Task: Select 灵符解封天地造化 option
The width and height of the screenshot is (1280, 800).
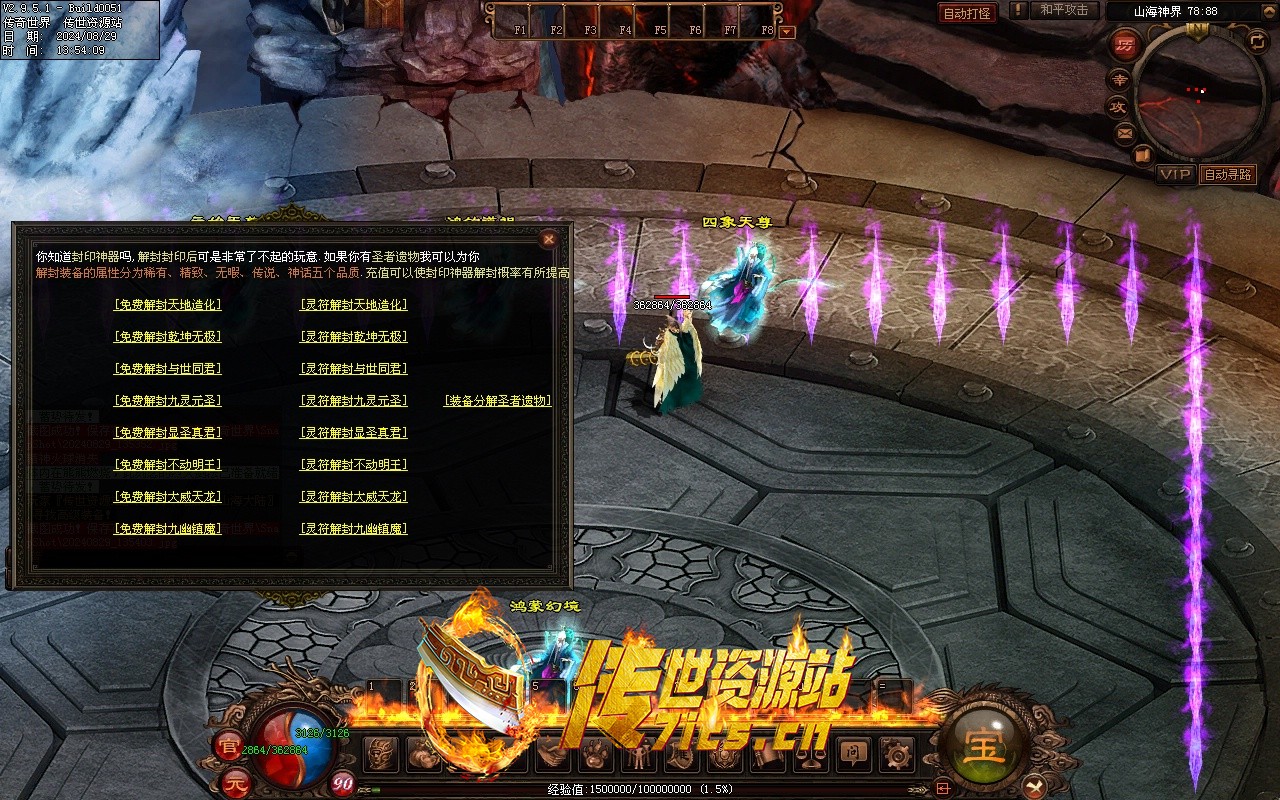Action: click(x=354, y=305)
